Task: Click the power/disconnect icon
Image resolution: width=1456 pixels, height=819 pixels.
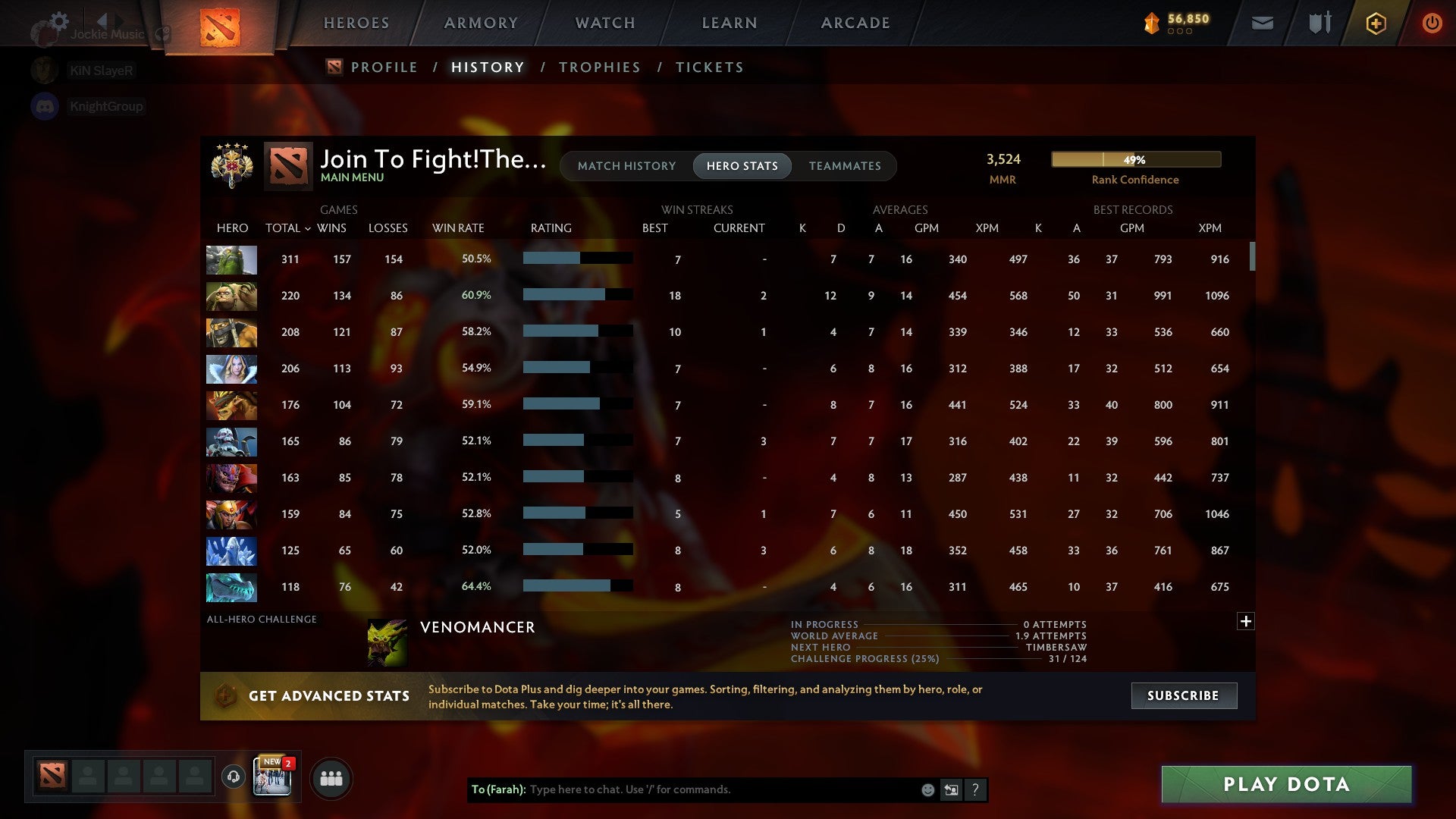Action: coord(1432,23)
